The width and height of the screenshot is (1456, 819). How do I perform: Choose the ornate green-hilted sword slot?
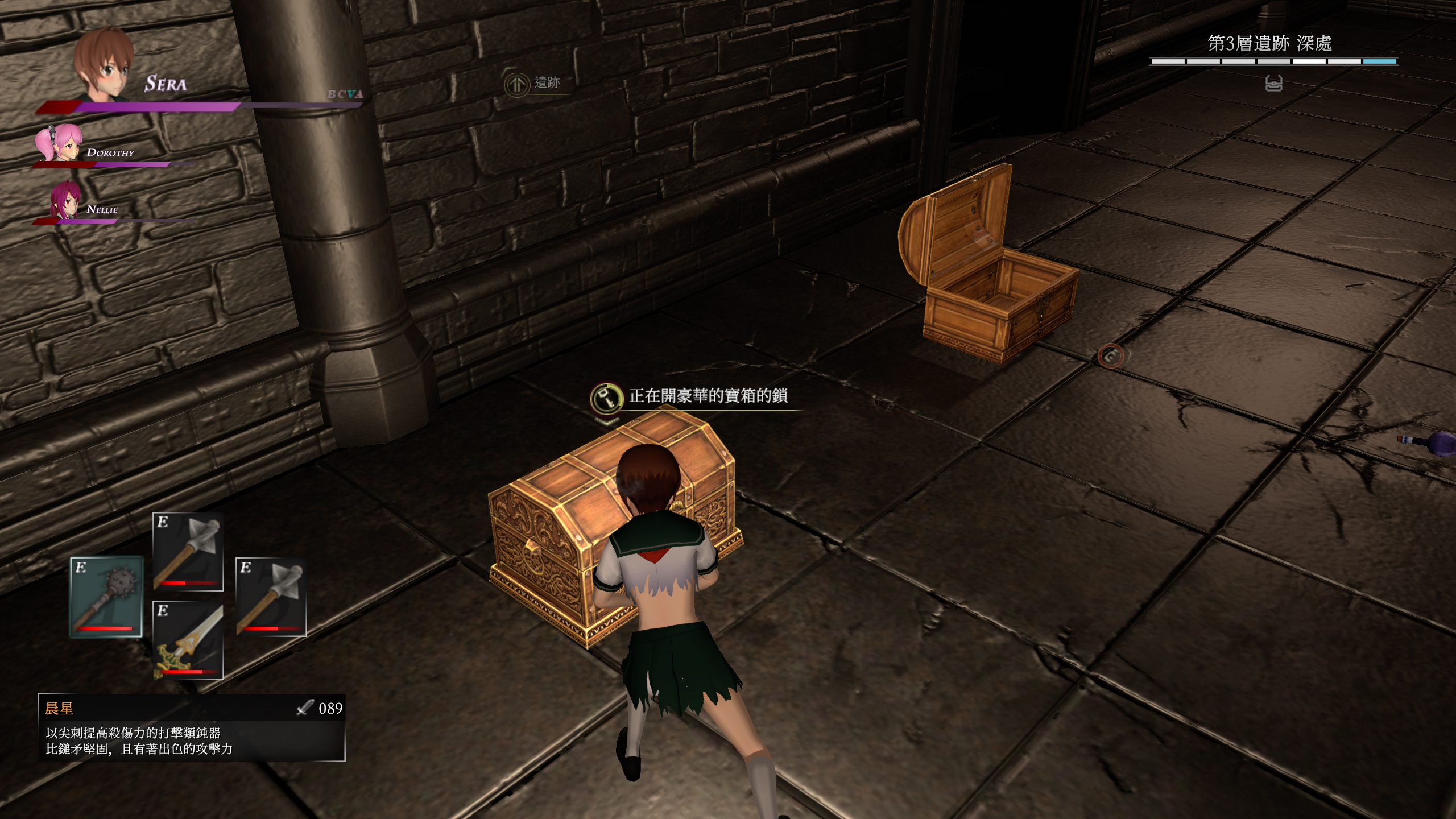[188, 640]
